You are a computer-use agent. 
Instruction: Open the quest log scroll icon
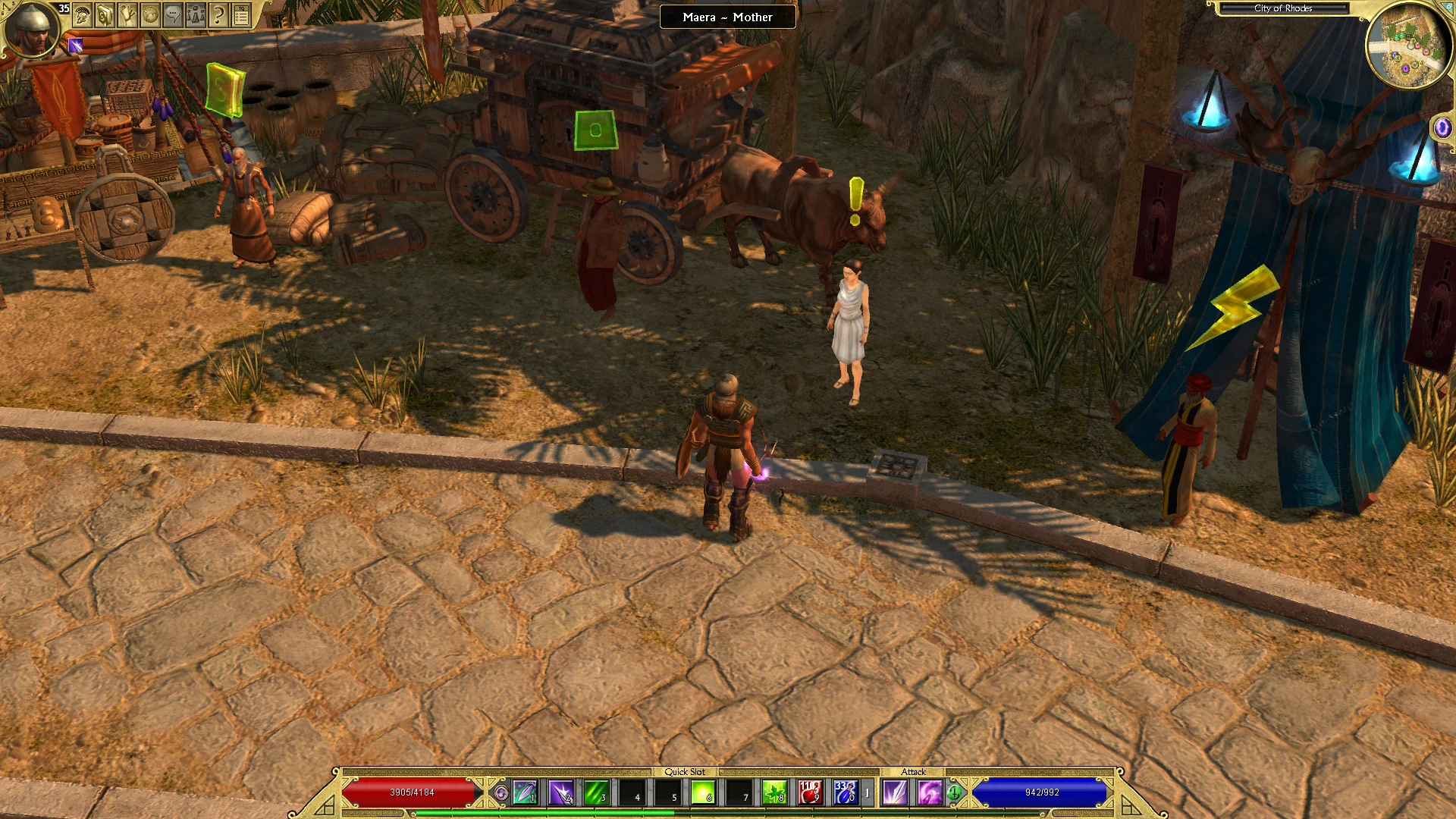tap(128, 15)
